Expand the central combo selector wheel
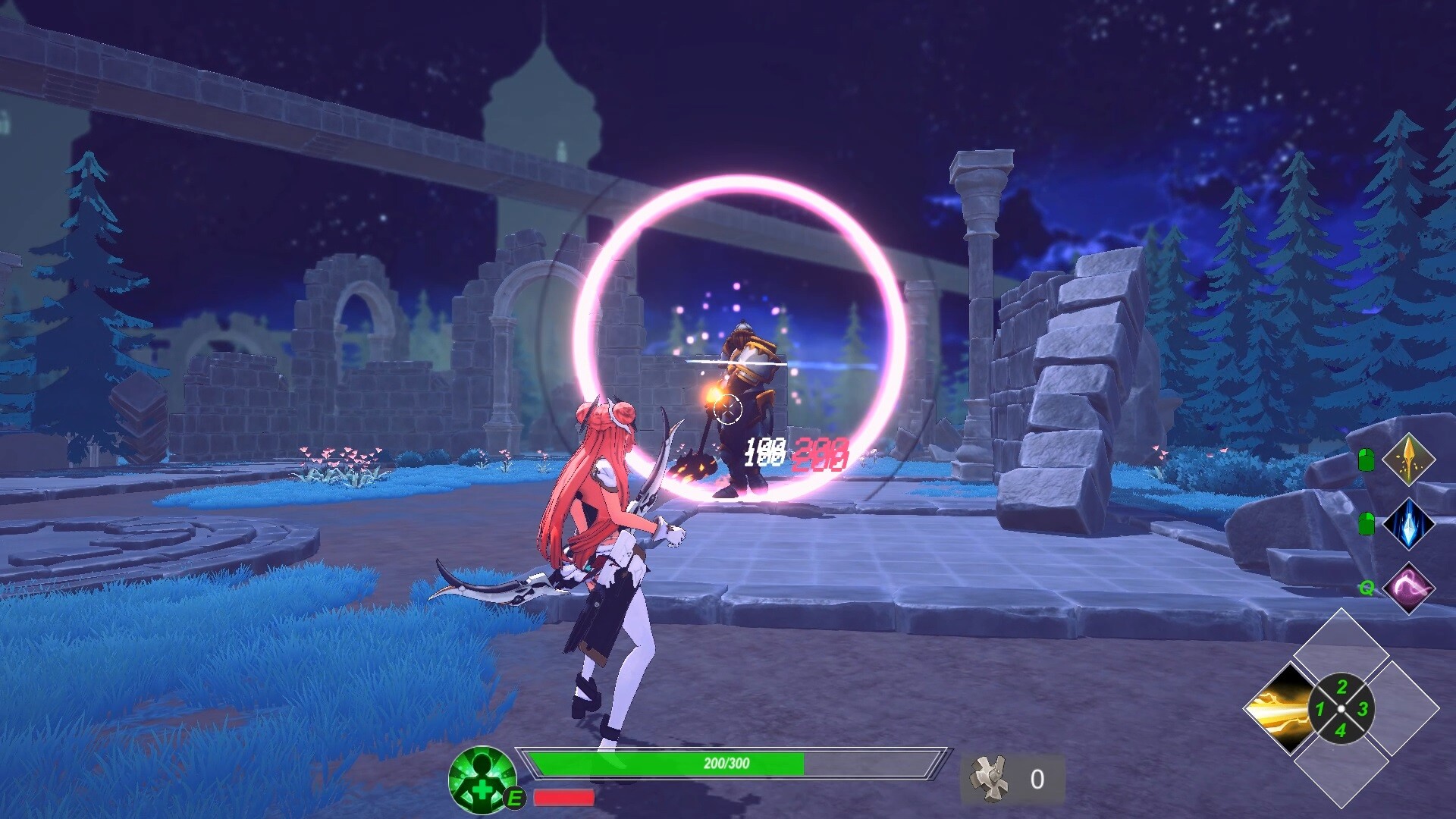Screen dimensions: 1456x819 coord(1341,708)
